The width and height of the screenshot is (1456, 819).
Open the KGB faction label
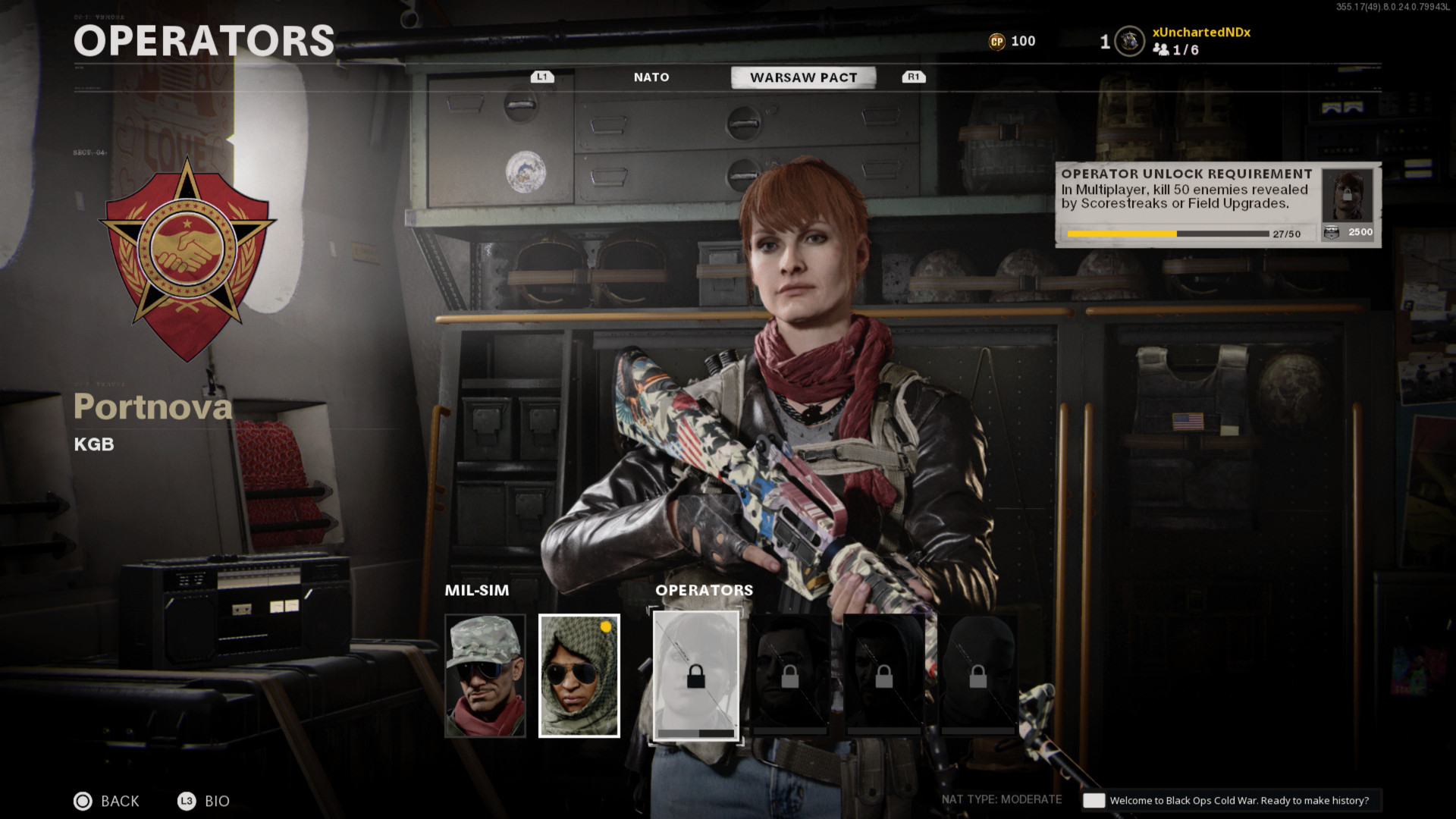(x=93, y=444)
